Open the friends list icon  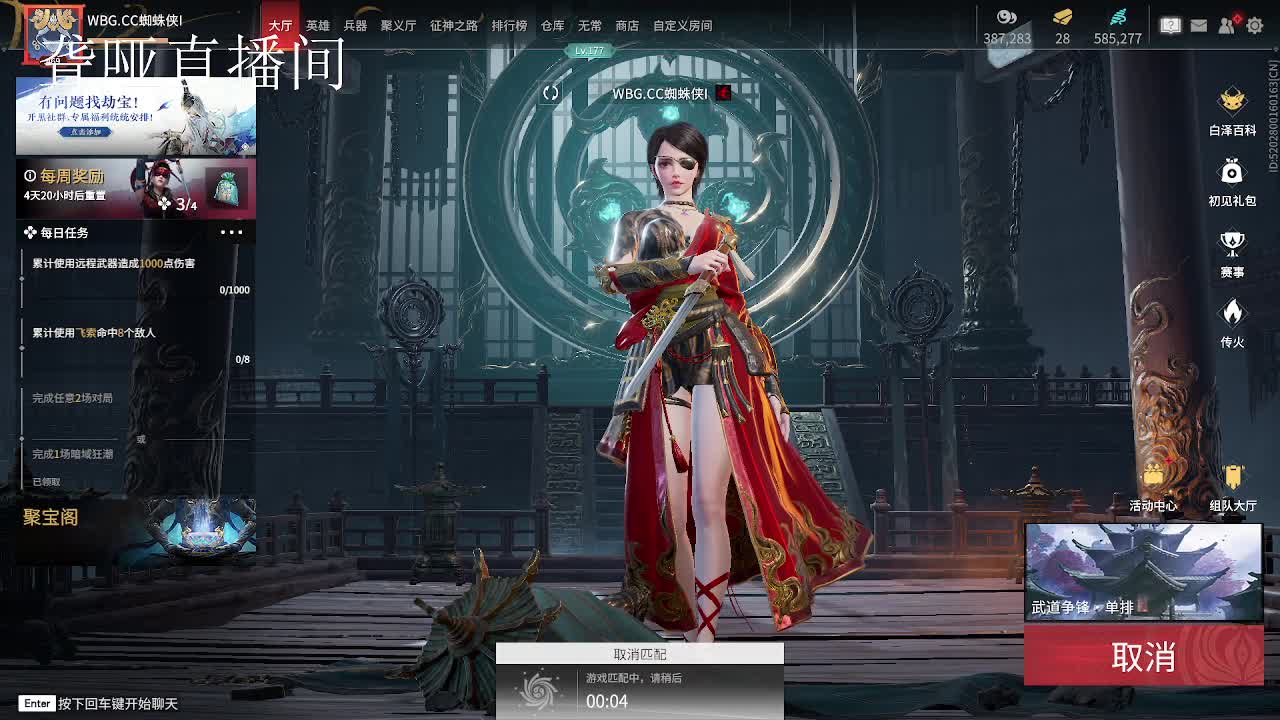(1228, 26)
